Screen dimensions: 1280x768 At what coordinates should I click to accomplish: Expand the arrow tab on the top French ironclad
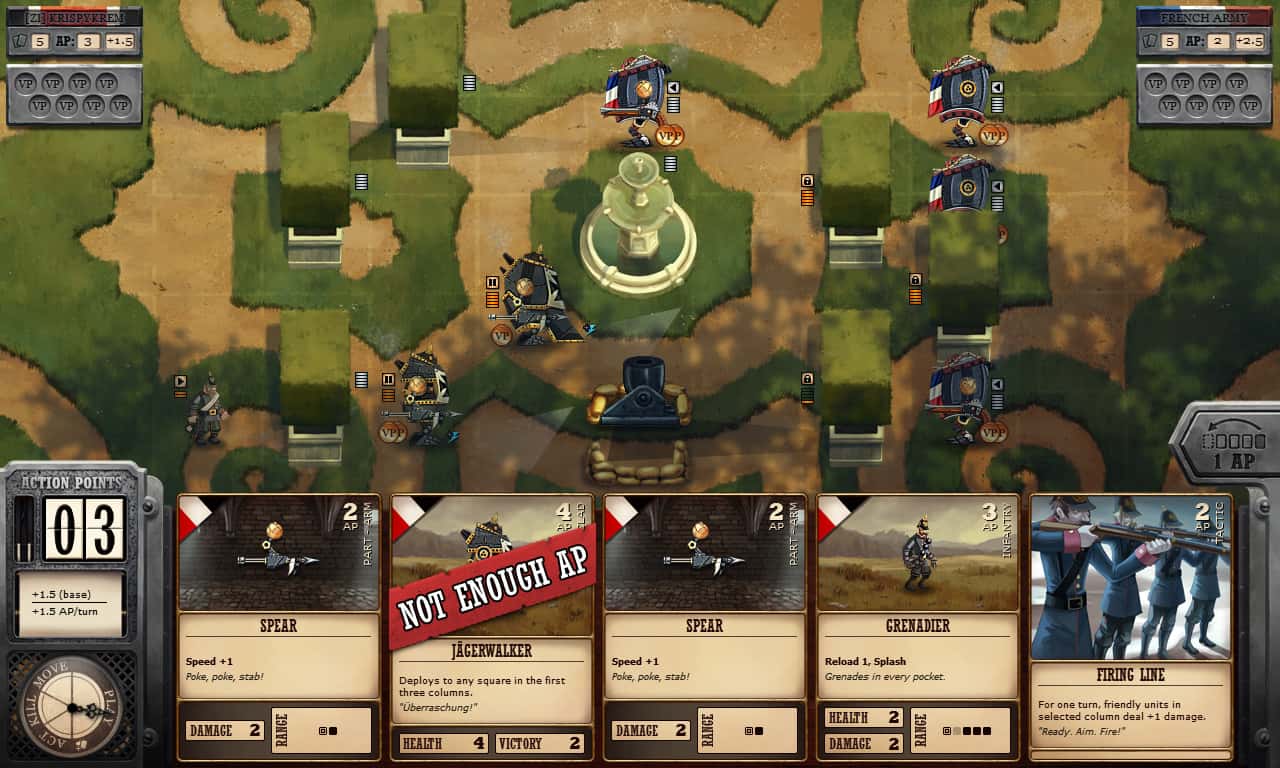tap(673, 87)
